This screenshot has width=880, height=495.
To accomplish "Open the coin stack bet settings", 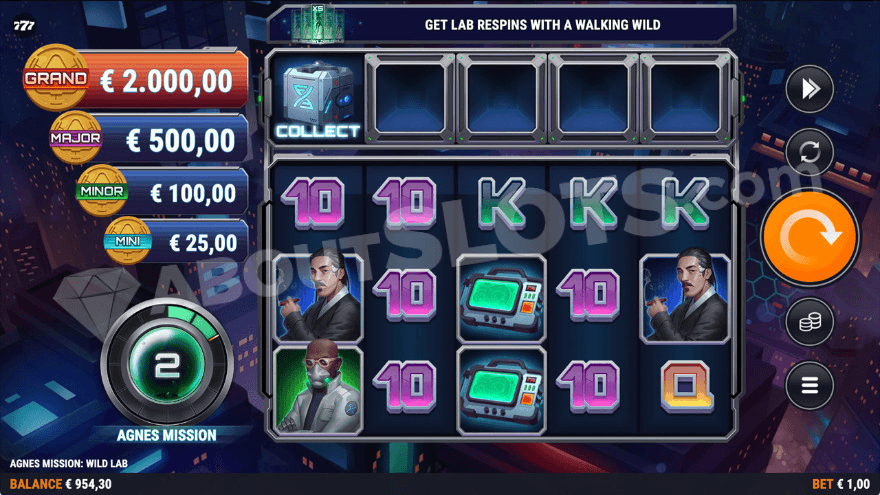I will tap(809, 323).
